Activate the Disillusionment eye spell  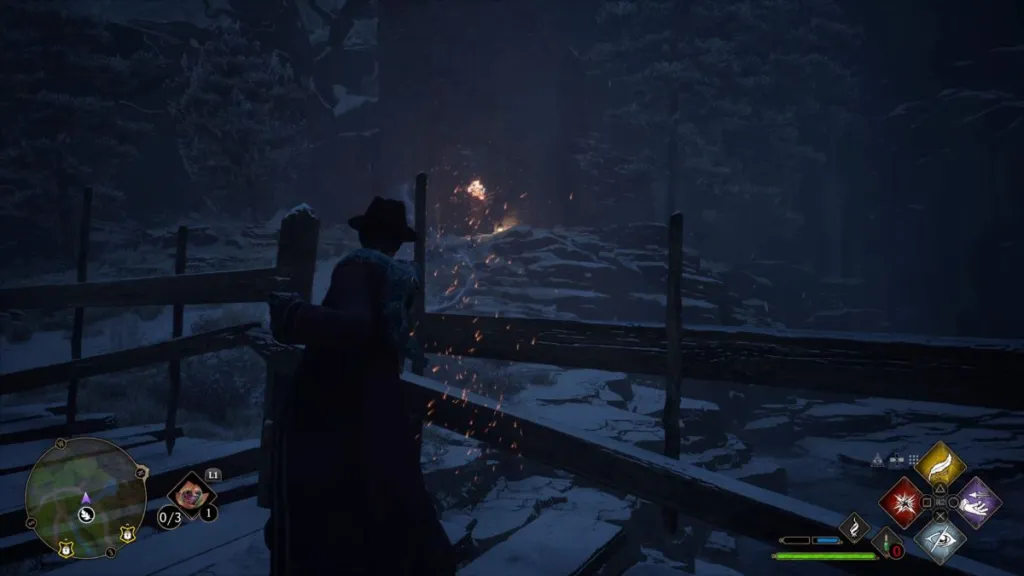(x=939, y=539)
